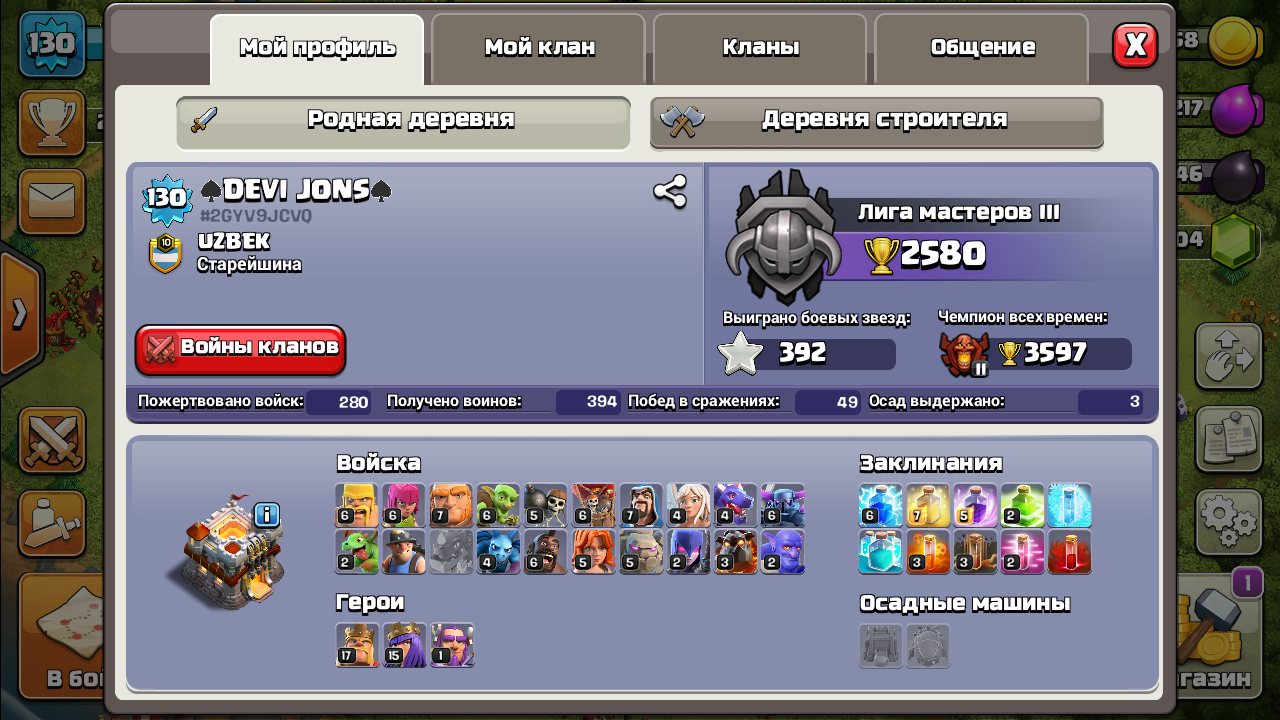Share the player profile
1280x720 pixels.
669,191
